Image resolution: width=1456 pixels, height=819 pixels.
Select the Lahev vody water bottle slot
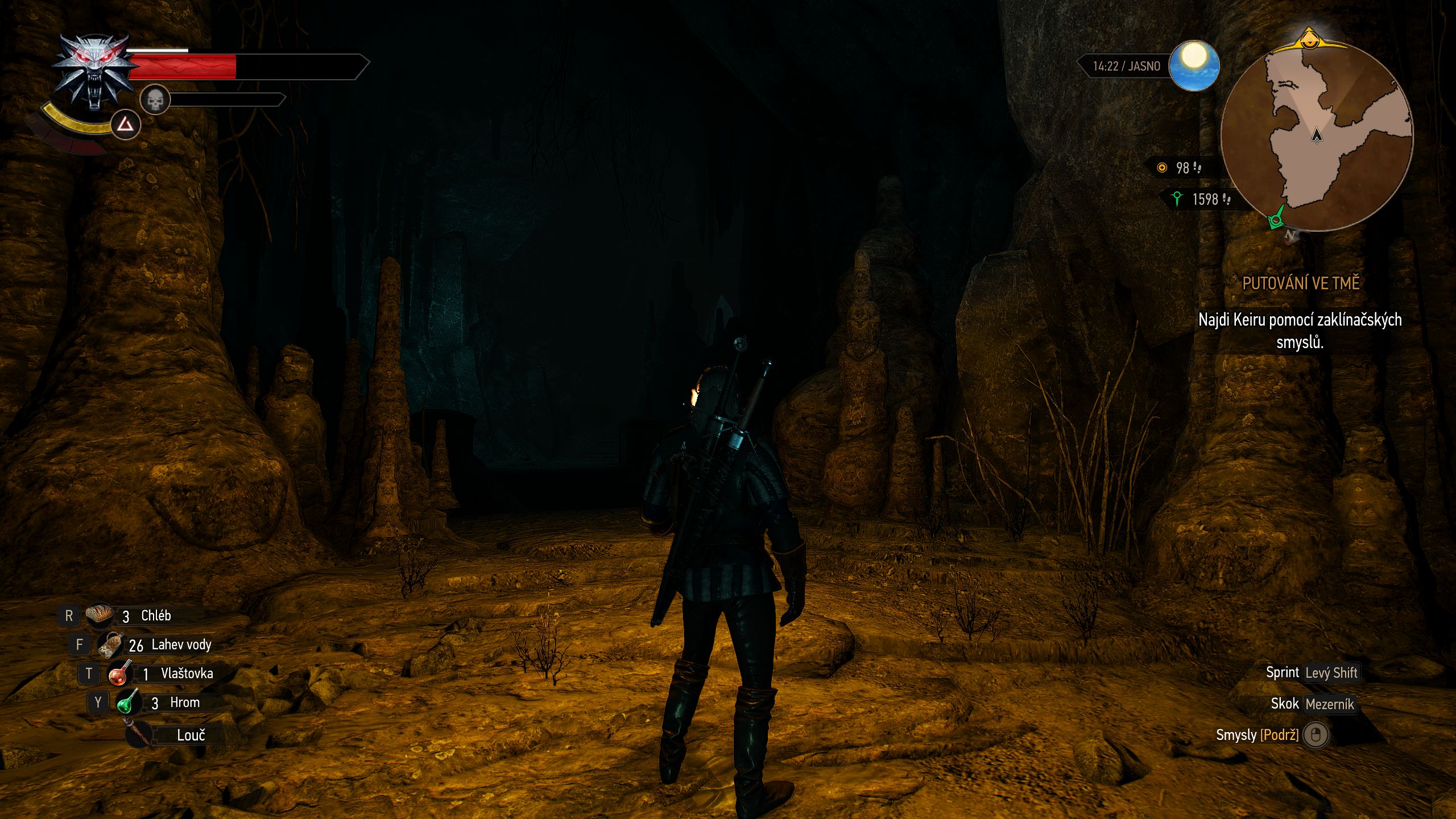110,644
